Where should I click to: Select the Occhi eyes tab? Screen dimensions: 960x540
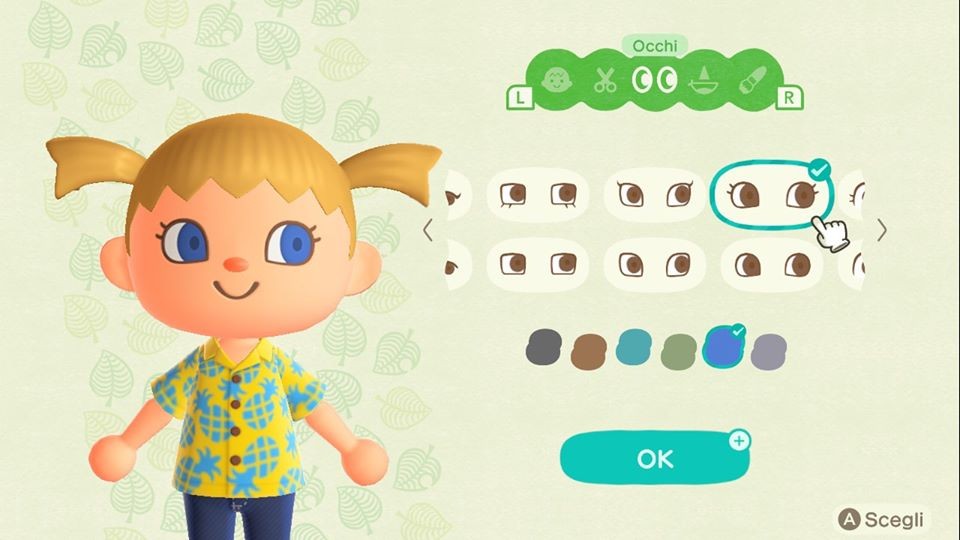click(x=655, y=81)
